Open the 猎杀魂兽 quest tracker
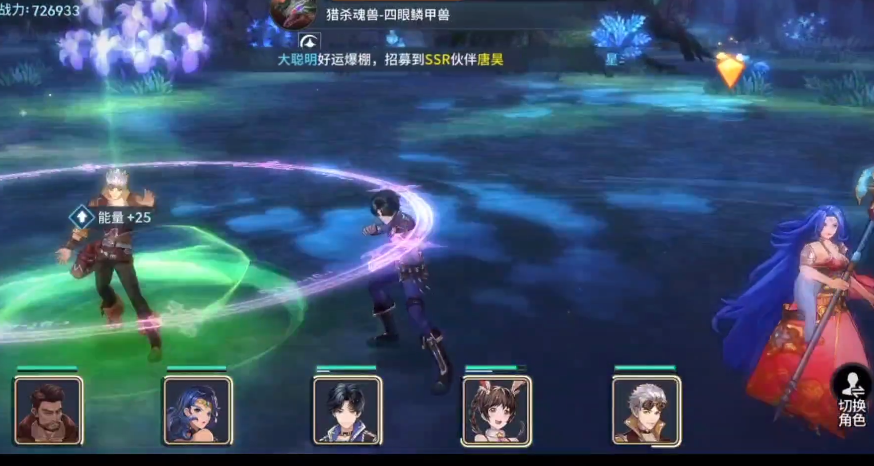The width and height of the screenshot is (874, 466). [388, 14]
